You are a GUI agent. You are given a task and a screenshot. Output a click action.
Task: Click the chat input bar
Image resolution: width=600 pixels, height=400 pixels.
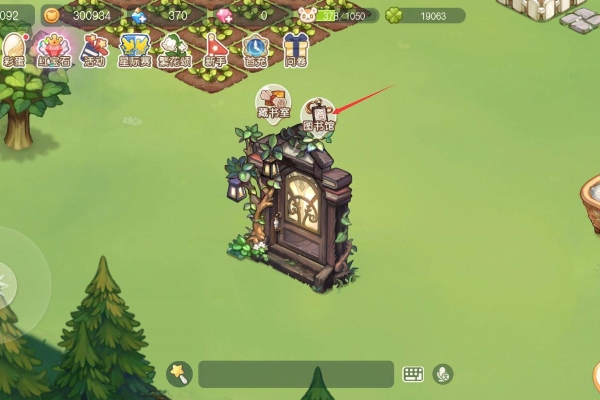295,374
